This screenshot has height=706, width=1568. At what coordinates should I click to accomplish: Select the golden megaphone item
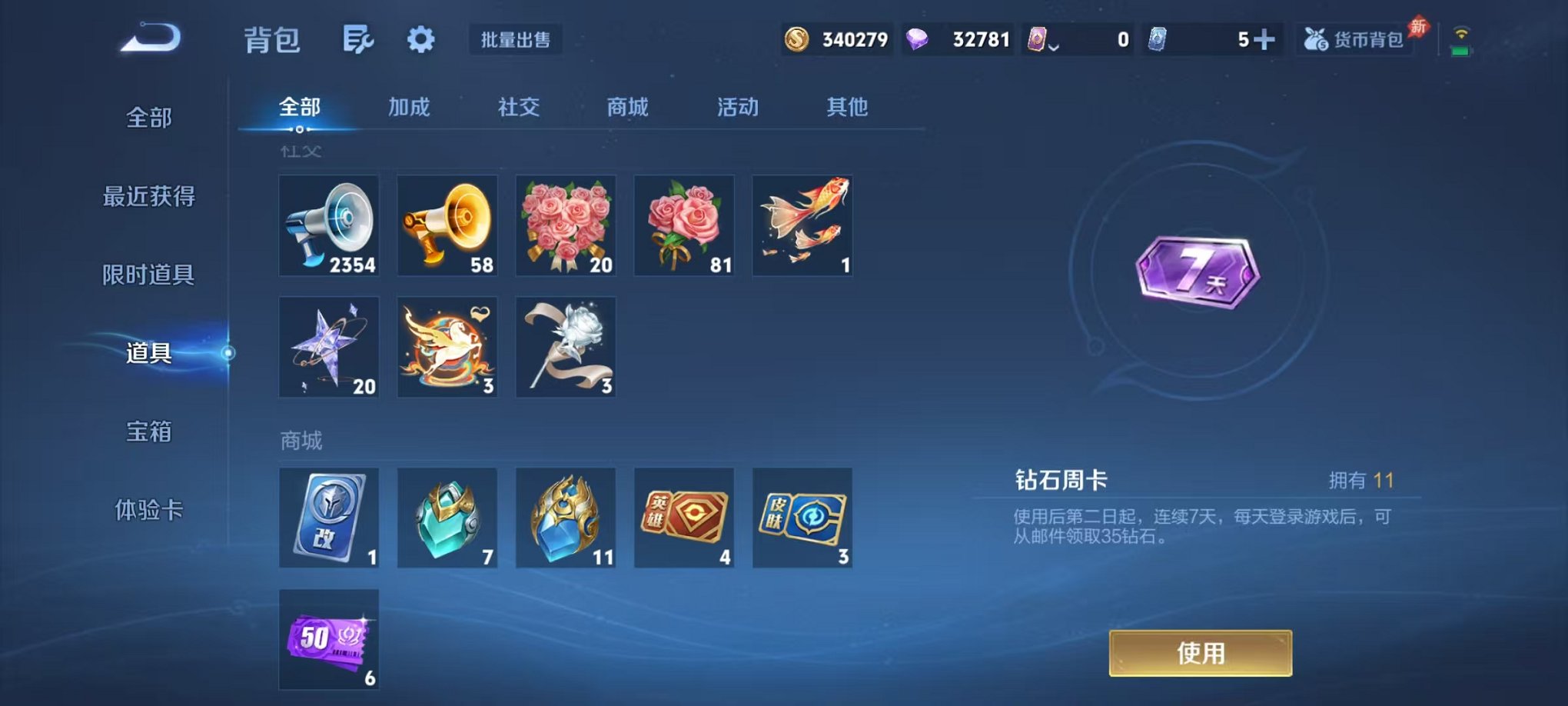447,225
